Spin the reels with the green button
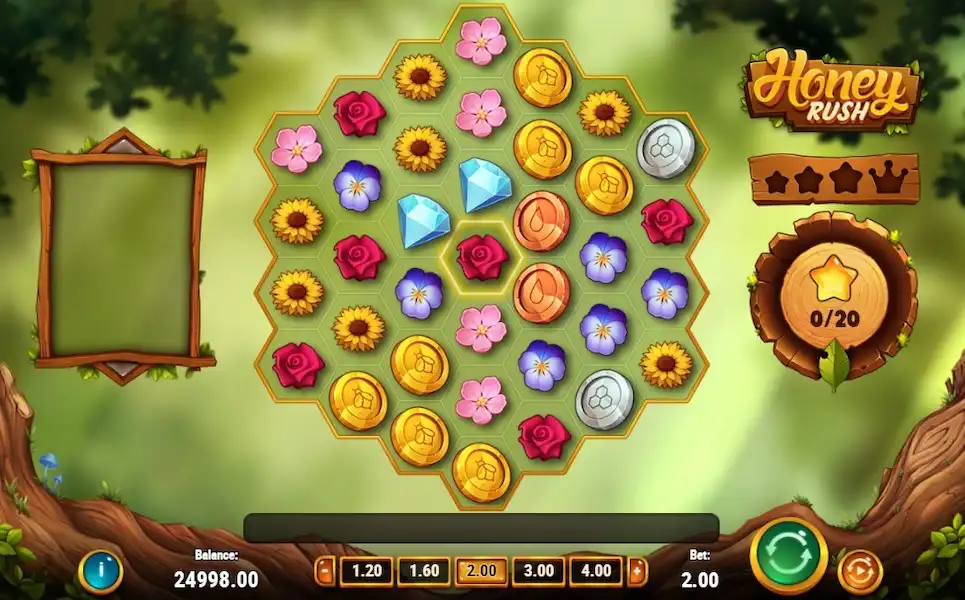965x600 pixels. (788, 556)
